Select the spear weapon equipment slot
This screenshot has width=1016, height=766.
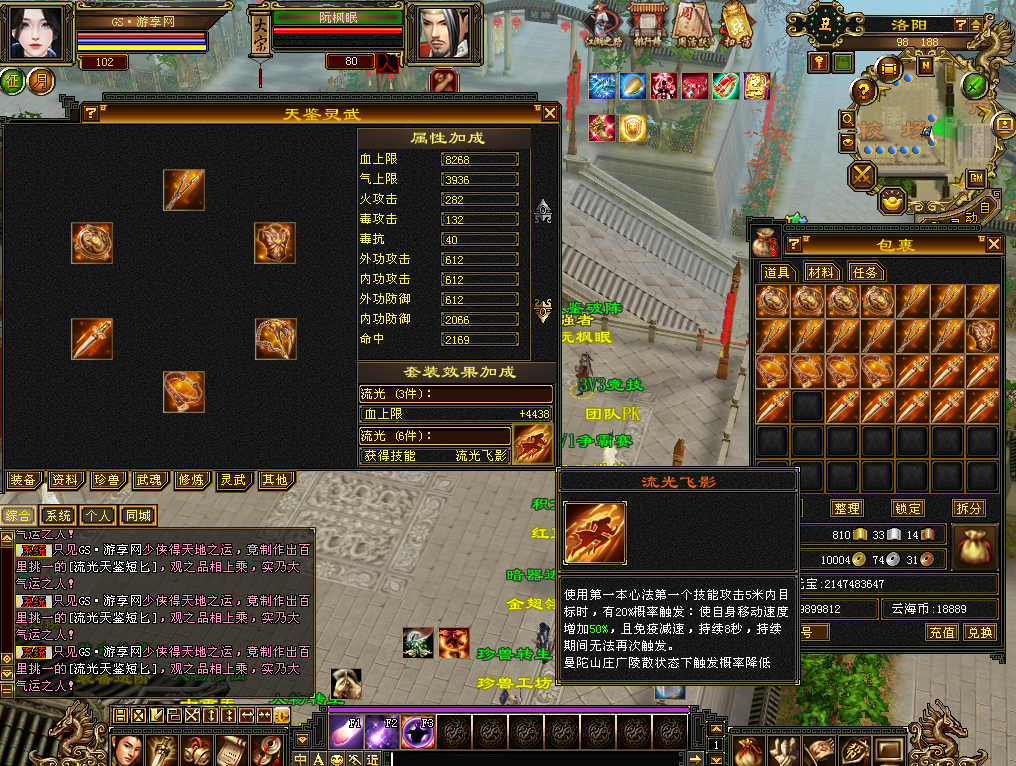184,190
